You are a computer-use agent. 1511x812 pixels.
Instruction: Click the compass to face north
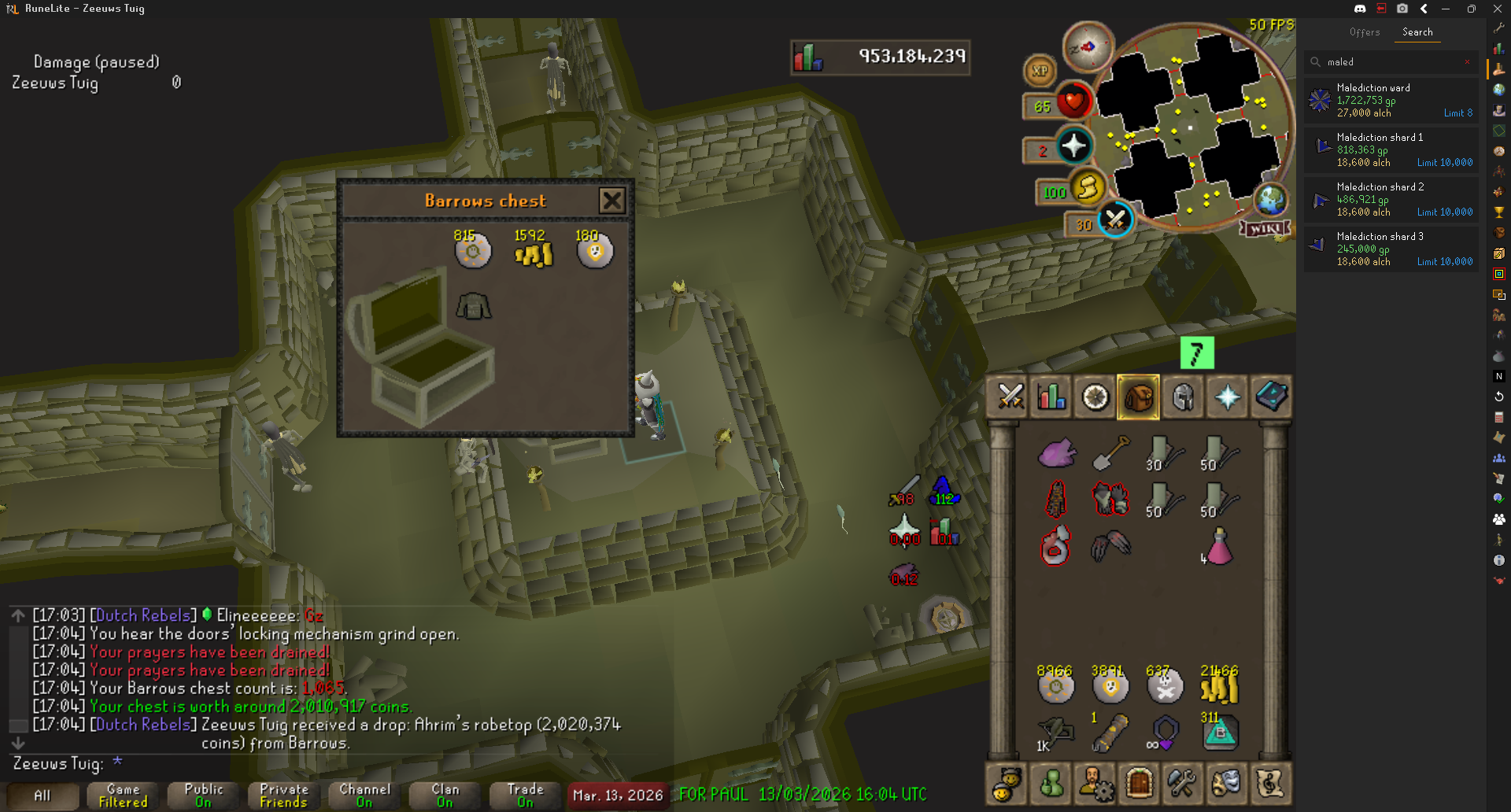(x=1088, y=47)
